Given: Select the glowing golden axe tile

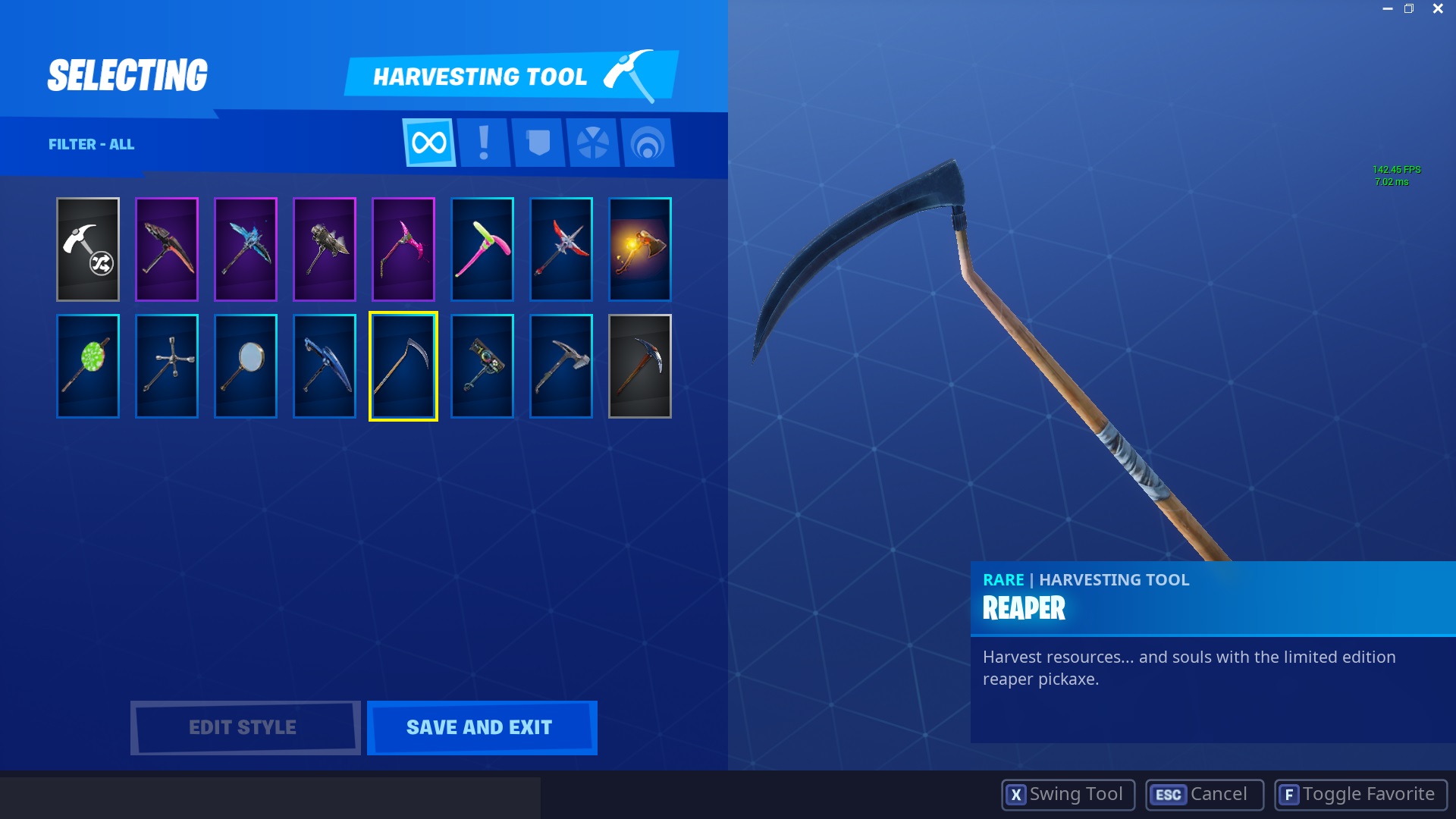Looking at the screenshot, I should pos(640,249).
